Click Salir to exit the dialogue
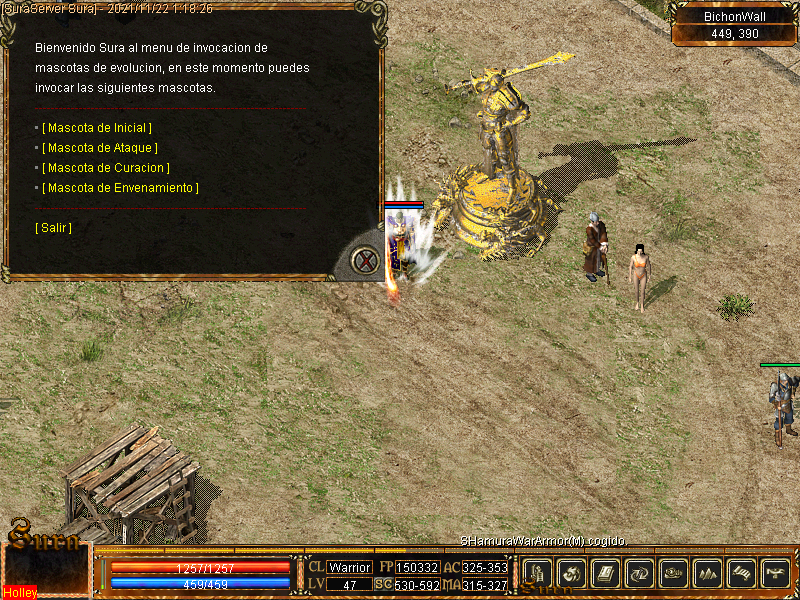This screenshot has height=600, width=800. [x=53, y=228]
